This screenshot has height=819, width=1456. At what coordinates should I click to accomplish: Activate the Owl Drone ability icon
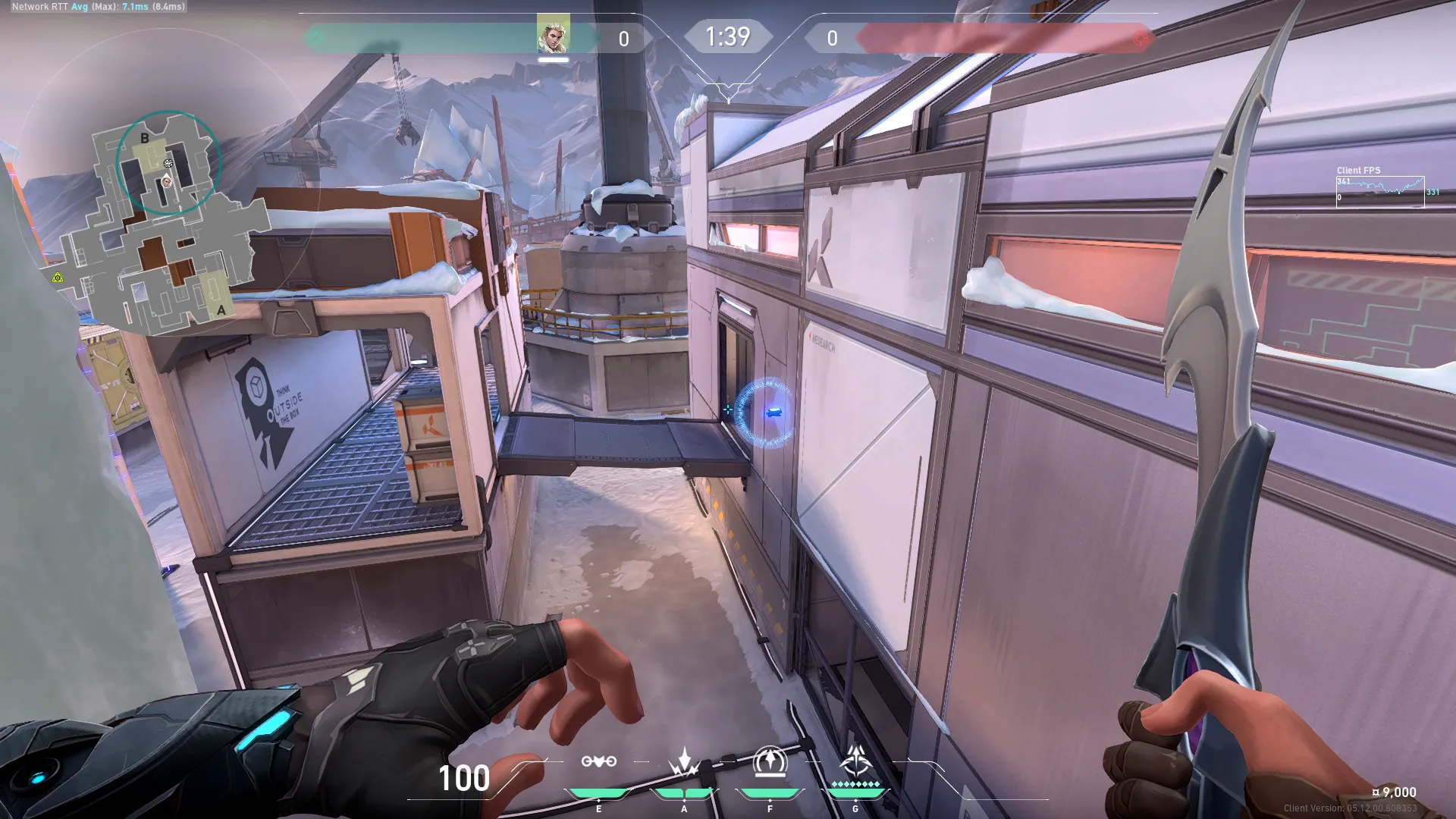pyautogui.click(x=598, y=762)
